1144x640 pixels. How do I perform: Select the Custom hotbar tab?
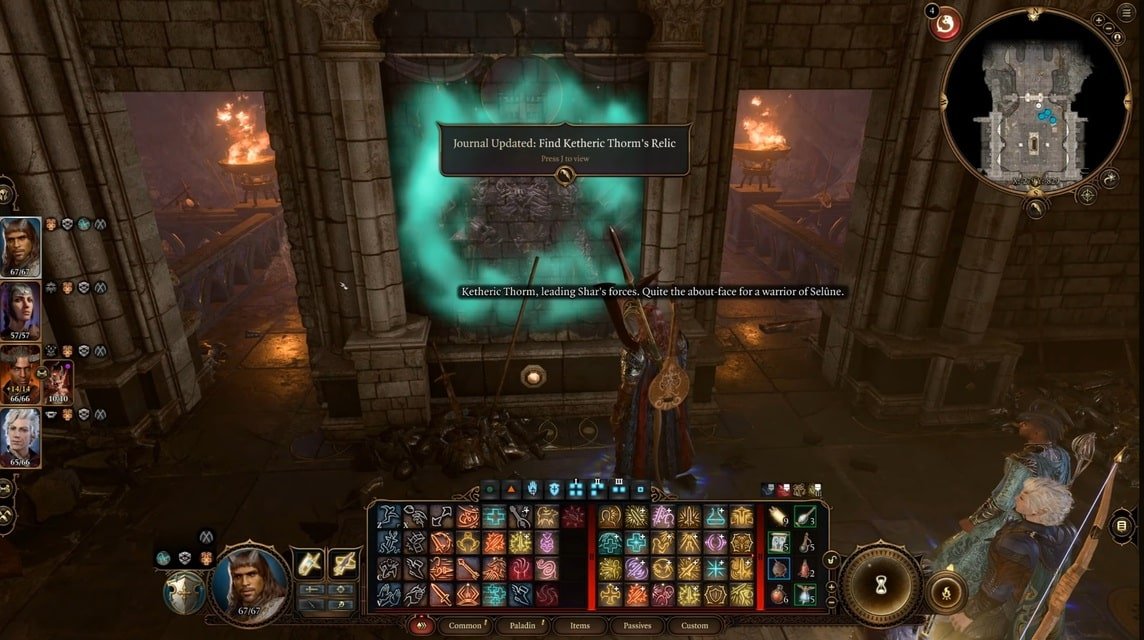[694, 626]
